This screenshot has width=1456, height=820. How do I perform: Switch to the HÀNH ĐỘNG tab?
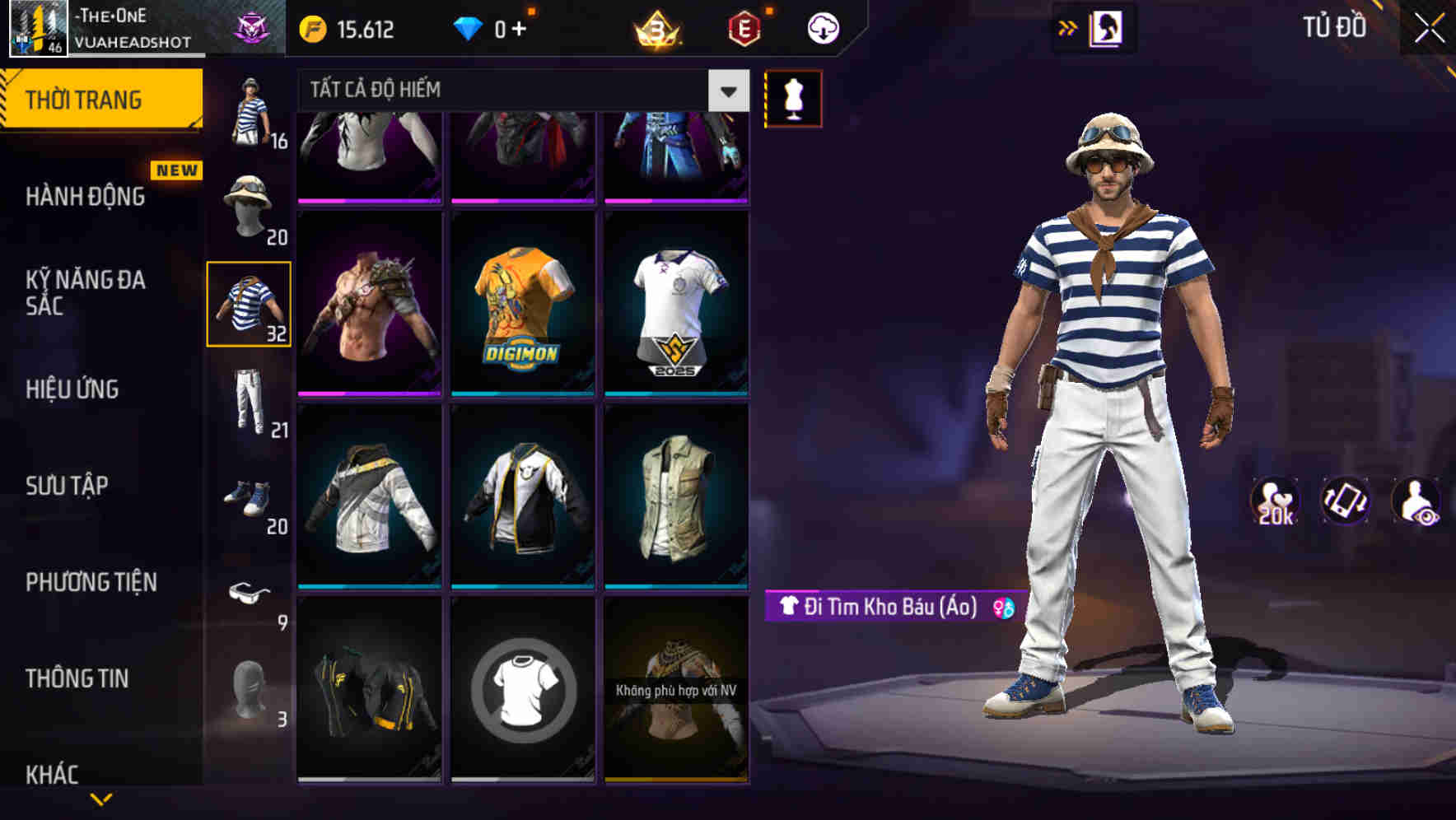(85, 197)
